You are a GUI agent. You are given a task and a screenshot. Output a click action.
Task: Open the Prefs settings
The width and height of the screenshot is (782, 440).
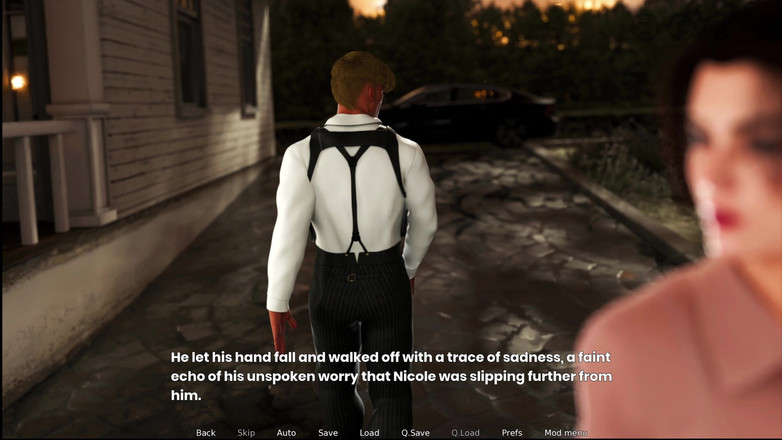tap(512, 433)
